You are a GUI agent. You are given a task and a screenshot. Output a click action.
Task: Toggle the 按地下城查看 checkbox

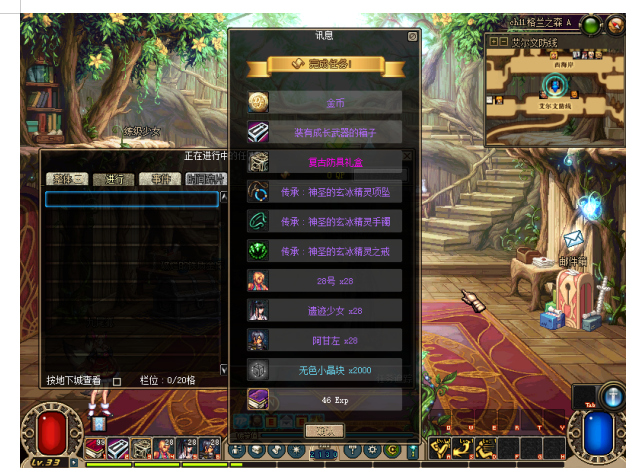click(117, 381)
